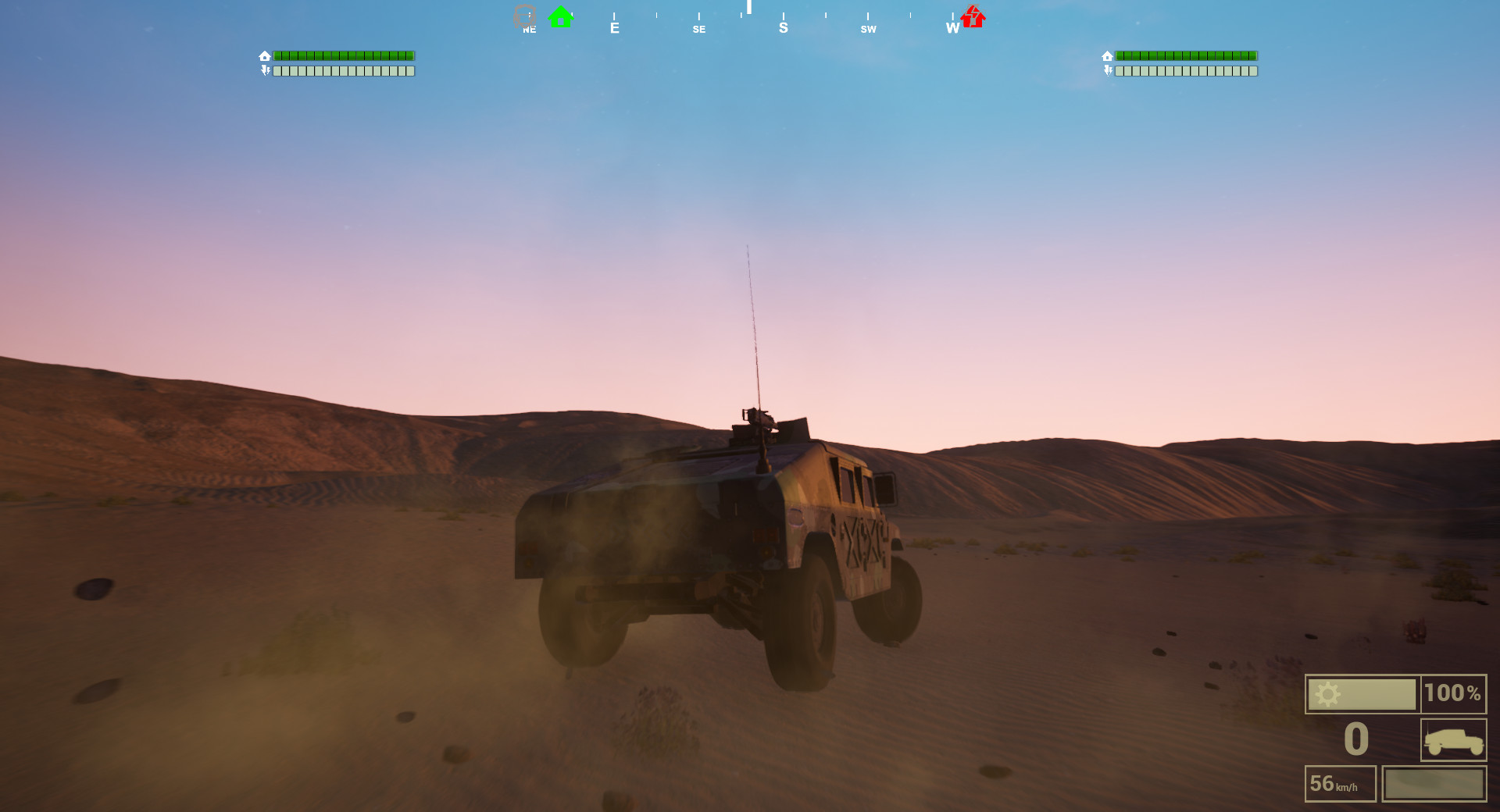The height and width of the screenshot is (812, 1500).
Task: Click the down-arrow icon on the left HUD bars
Action: click(x=265, y=71)
